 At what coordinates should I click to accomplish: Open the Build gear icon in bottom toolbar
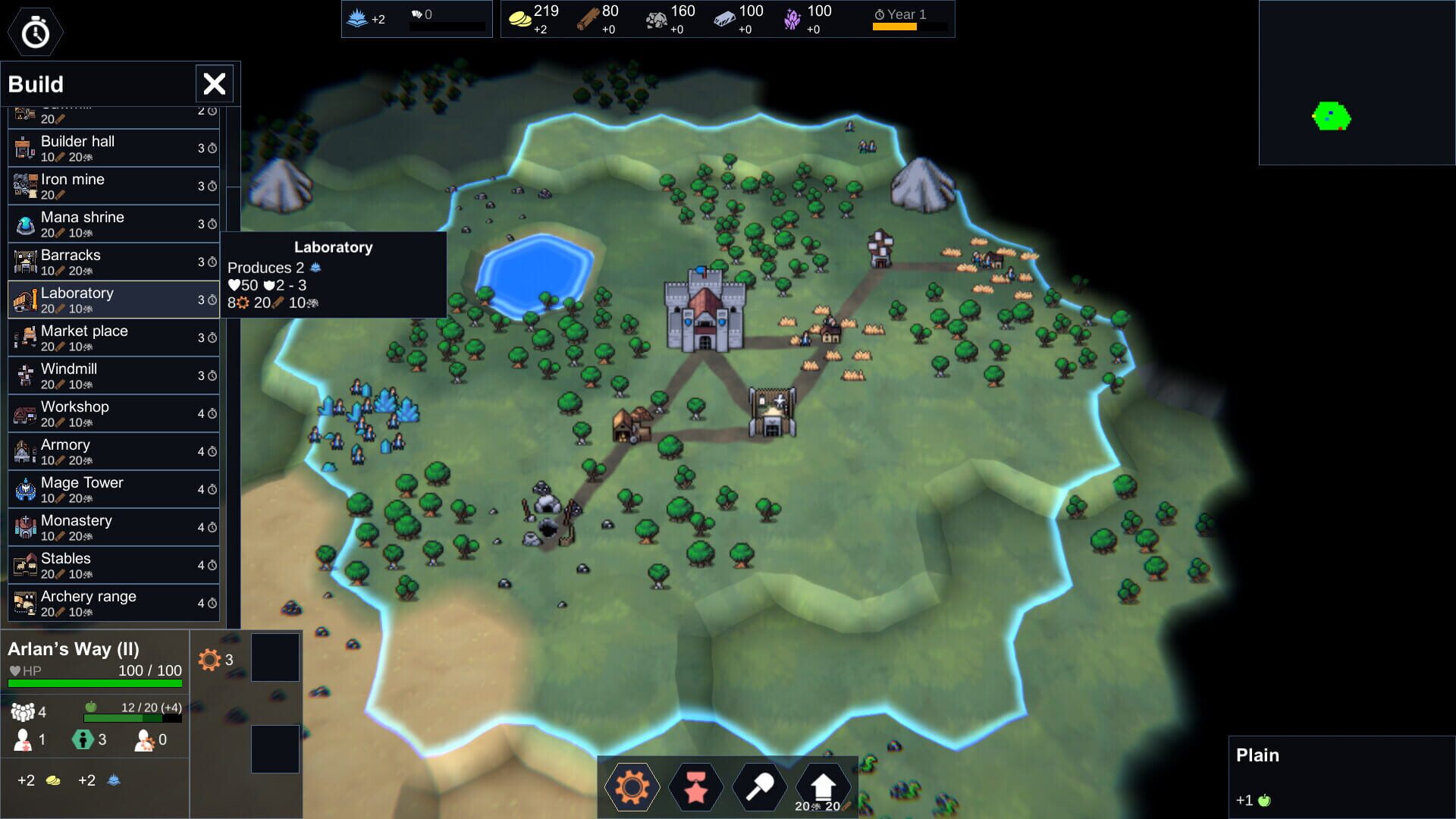pos(632,787)
